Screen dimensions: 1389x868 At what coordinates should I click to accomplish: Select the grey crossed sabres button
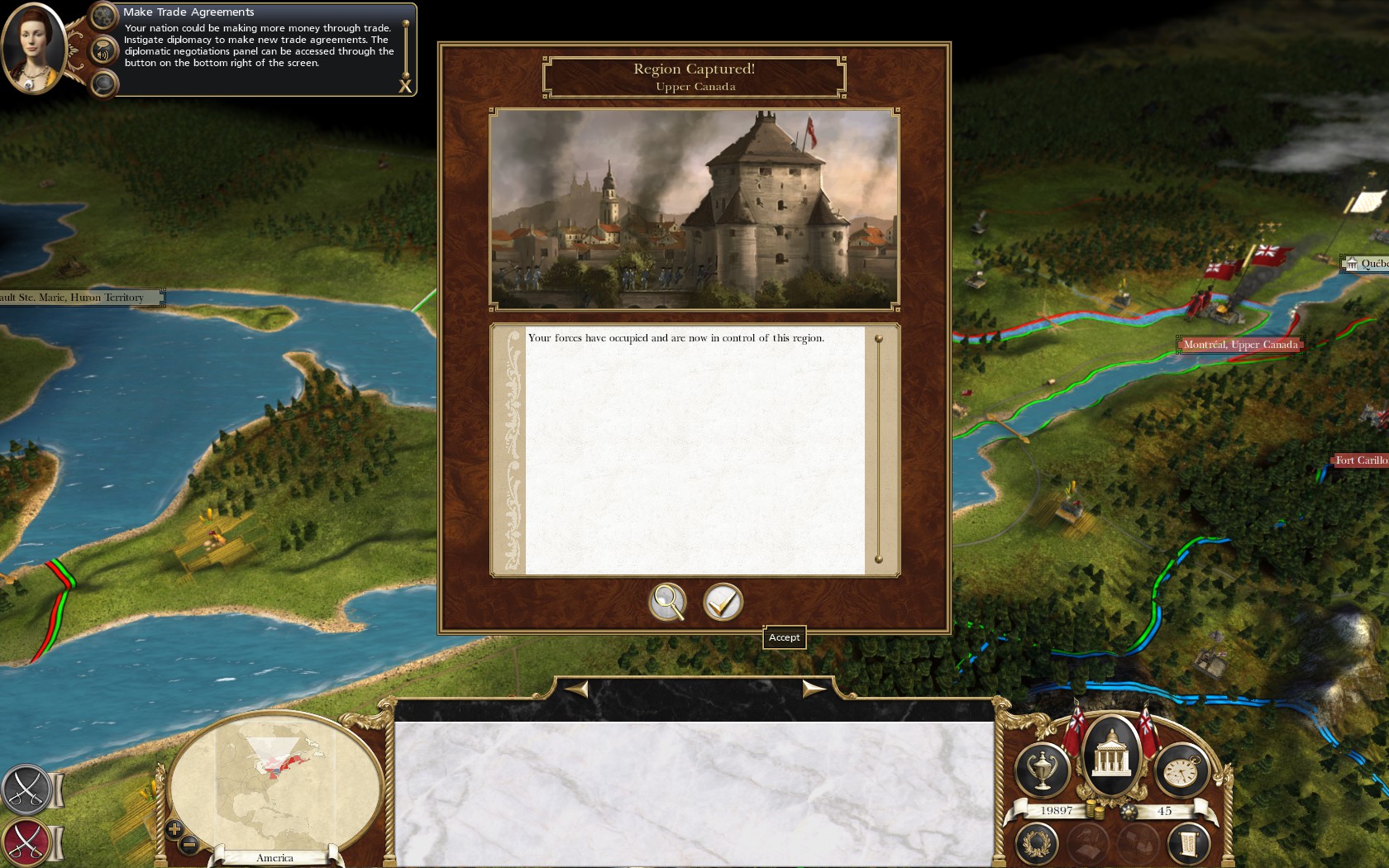click(26, 789)
